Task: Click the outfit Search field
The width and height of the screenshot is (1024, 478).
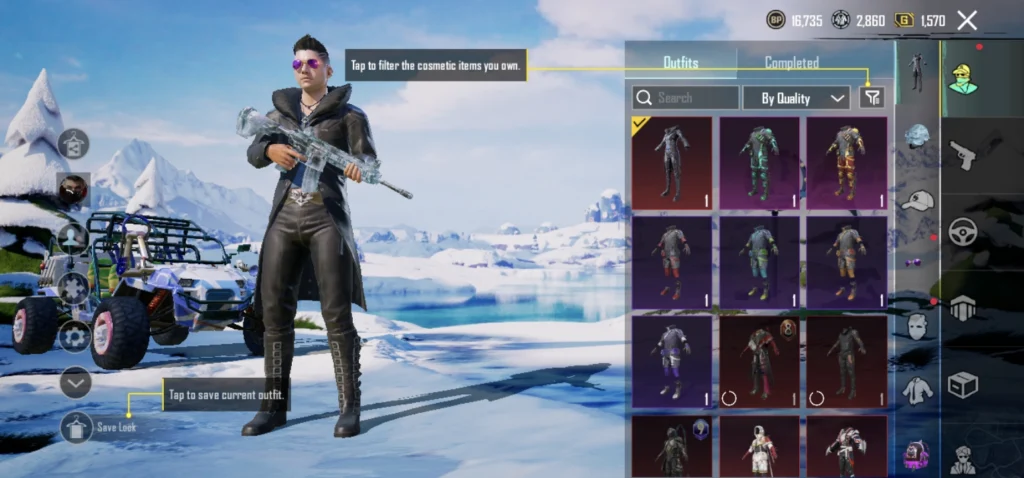Action: pos(686,97)
